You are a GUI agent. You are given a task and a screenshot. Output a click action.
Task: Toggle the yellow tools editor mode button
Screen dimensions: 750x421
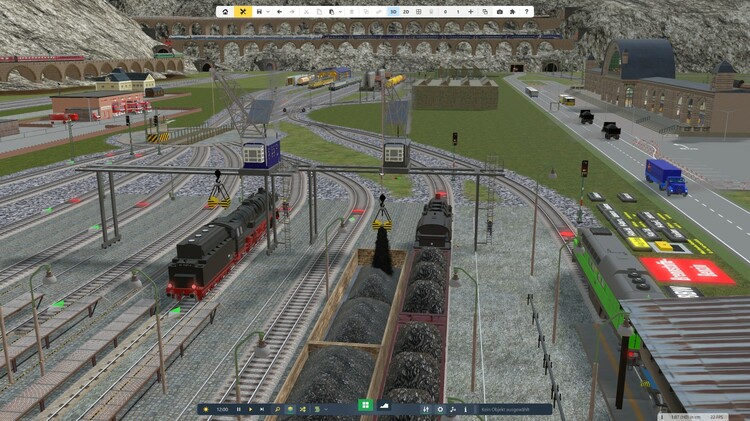[243, 12]
